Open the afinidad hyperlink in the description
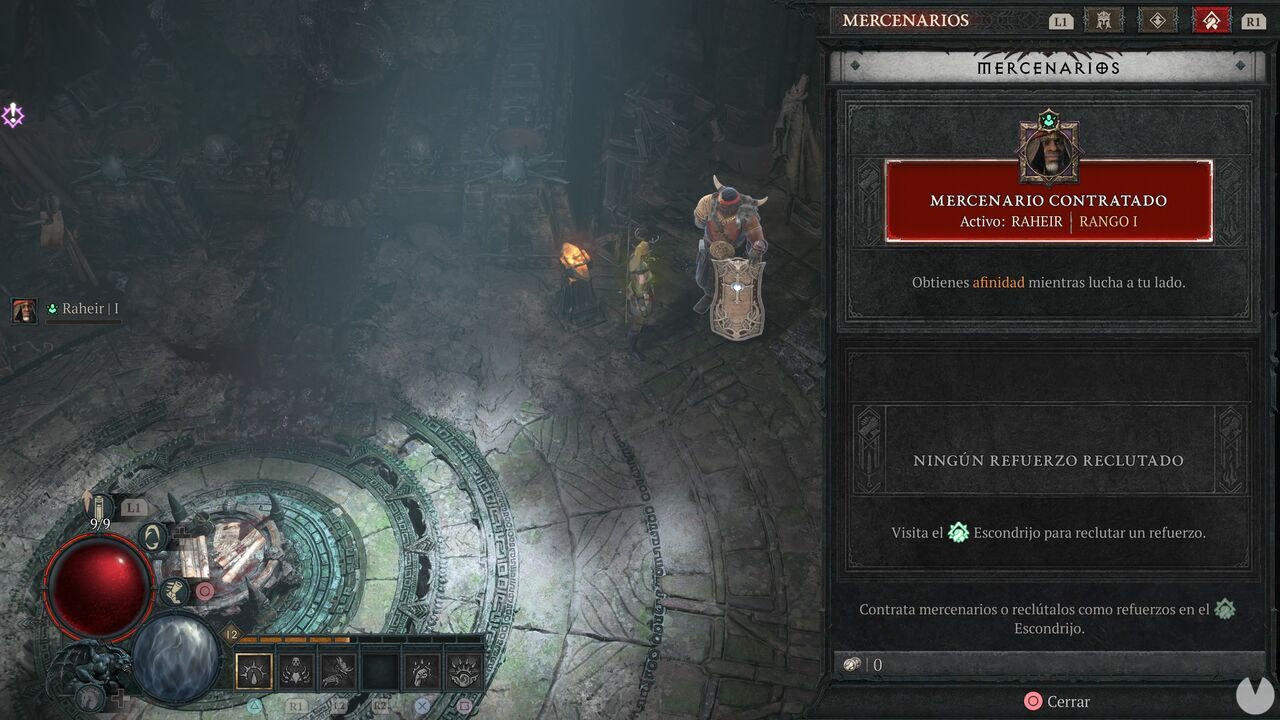This screenshot has width=1280, height=720. 998,283
